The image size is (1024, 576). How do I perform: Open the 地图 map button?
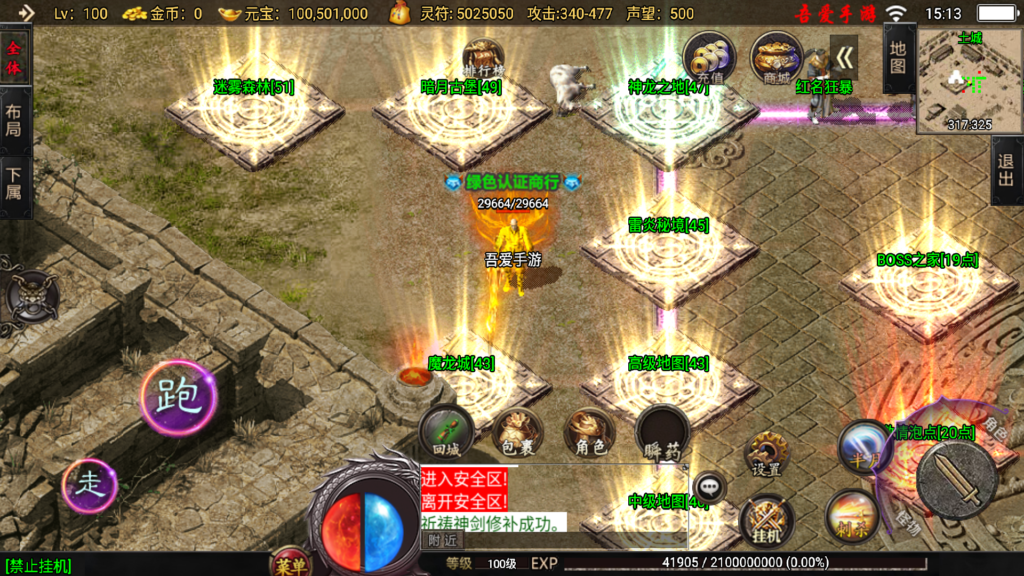point(898,57)
